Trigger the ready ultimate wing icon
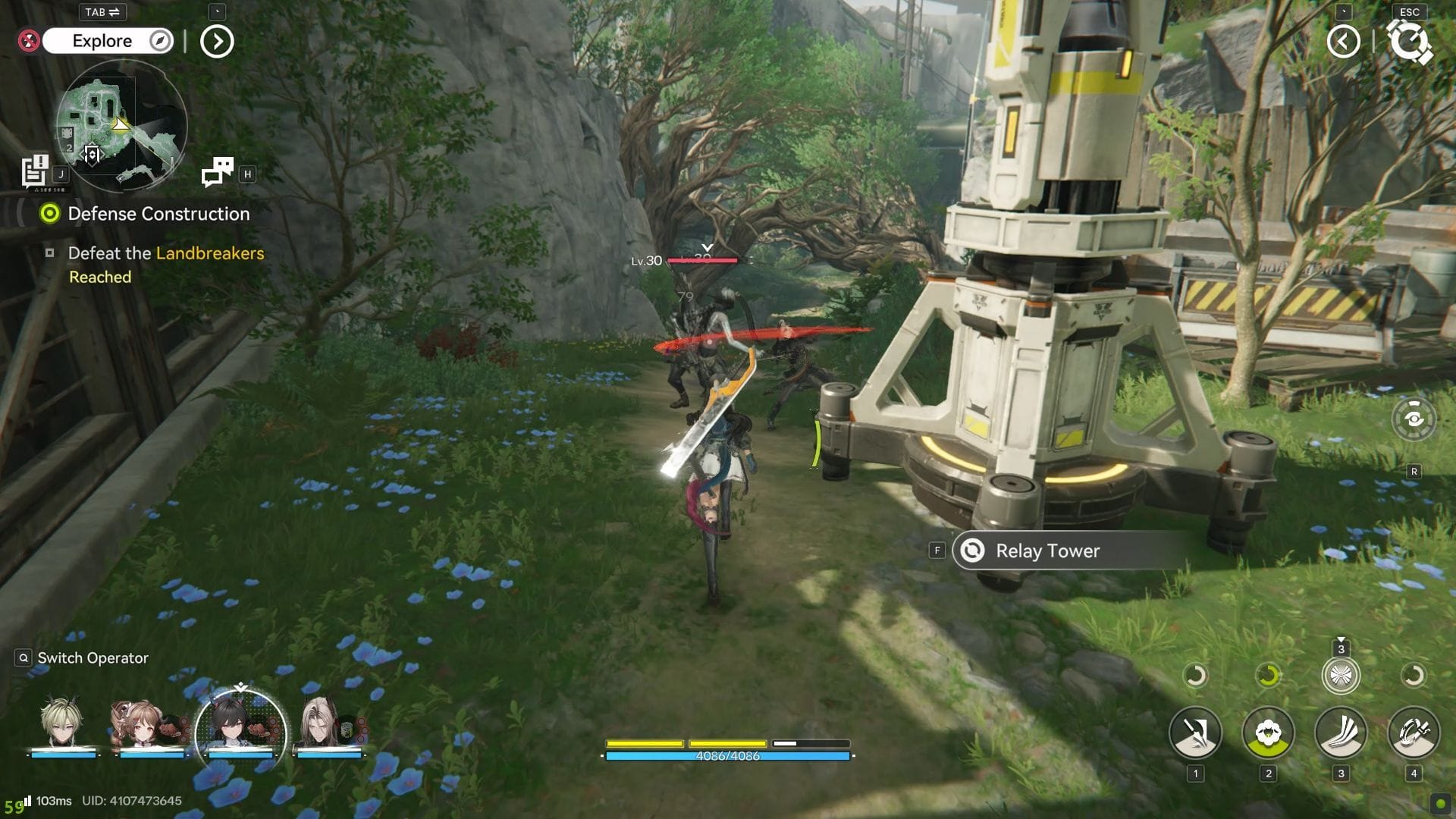This screenshot has width=1456, height=819. coord(1341,675)
